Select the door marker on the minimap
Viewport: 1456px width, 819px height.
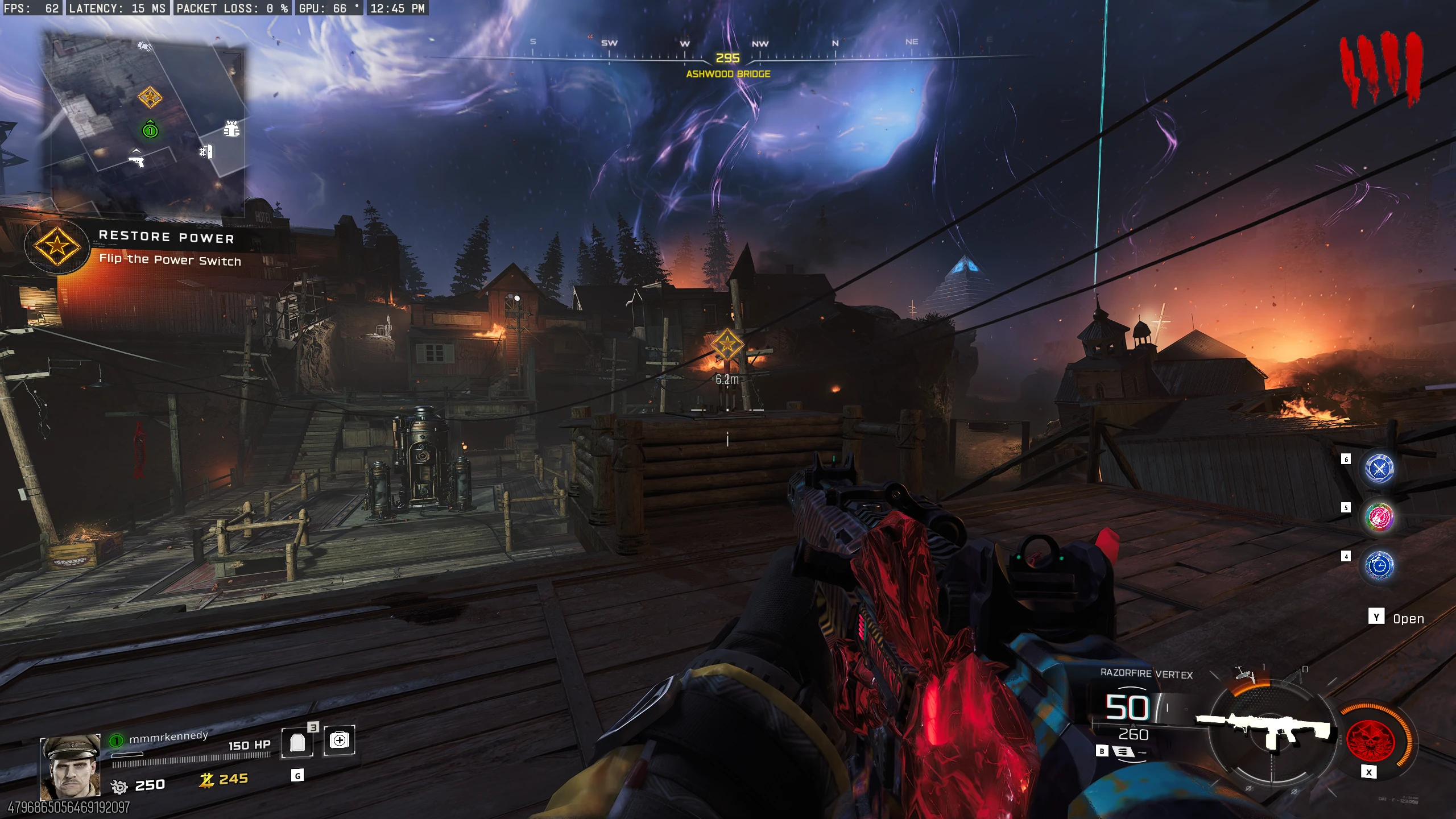[x=206, y=151]
